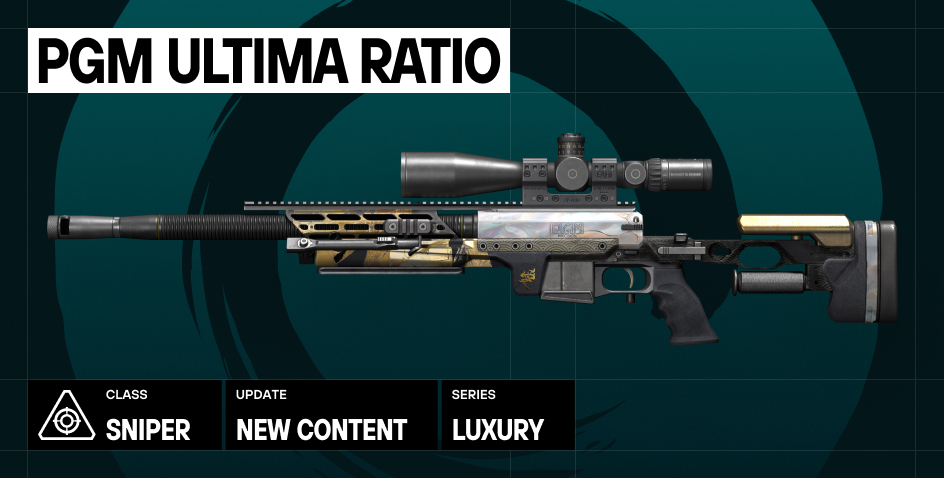Select the PGM Ultima Ratio title banner

tap(269, 62)
